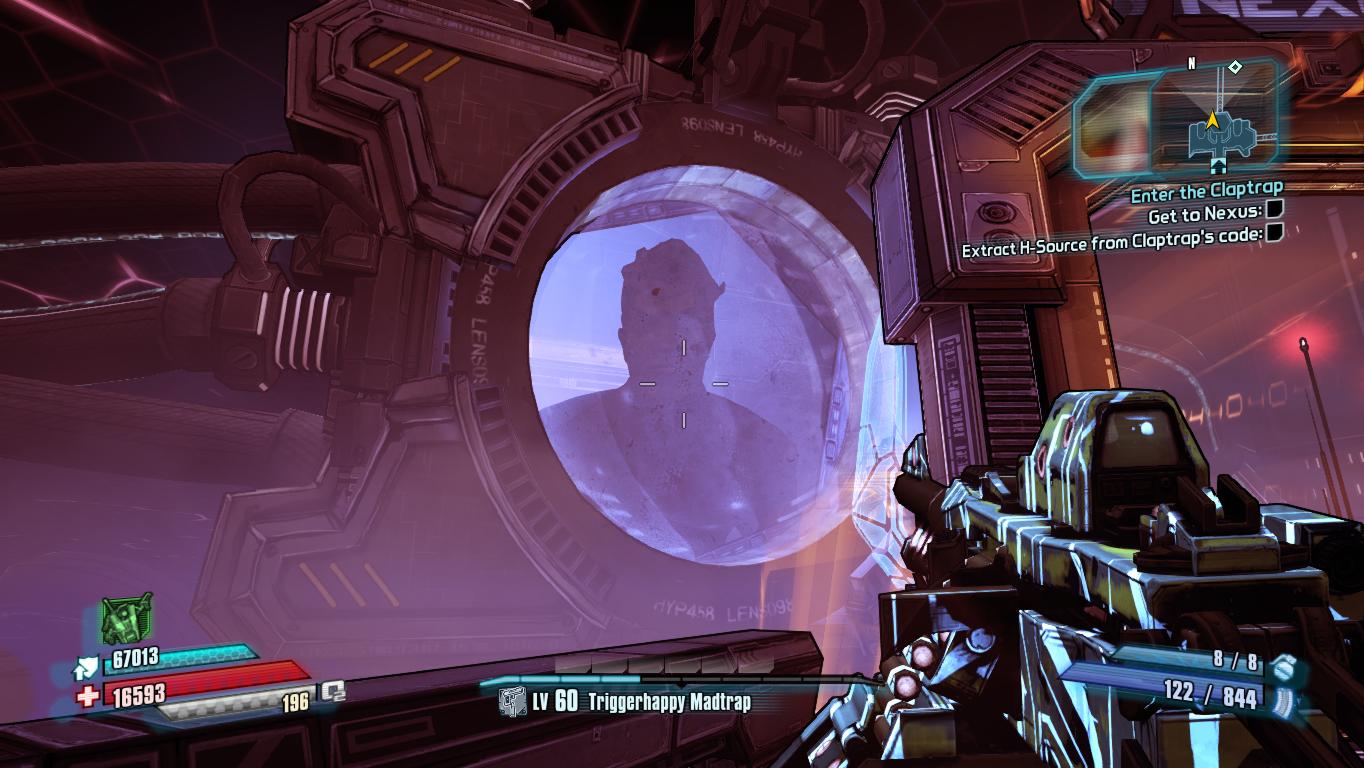
Task: Click the Get to Nexus objective checkbox
Action: (1274, 210)
